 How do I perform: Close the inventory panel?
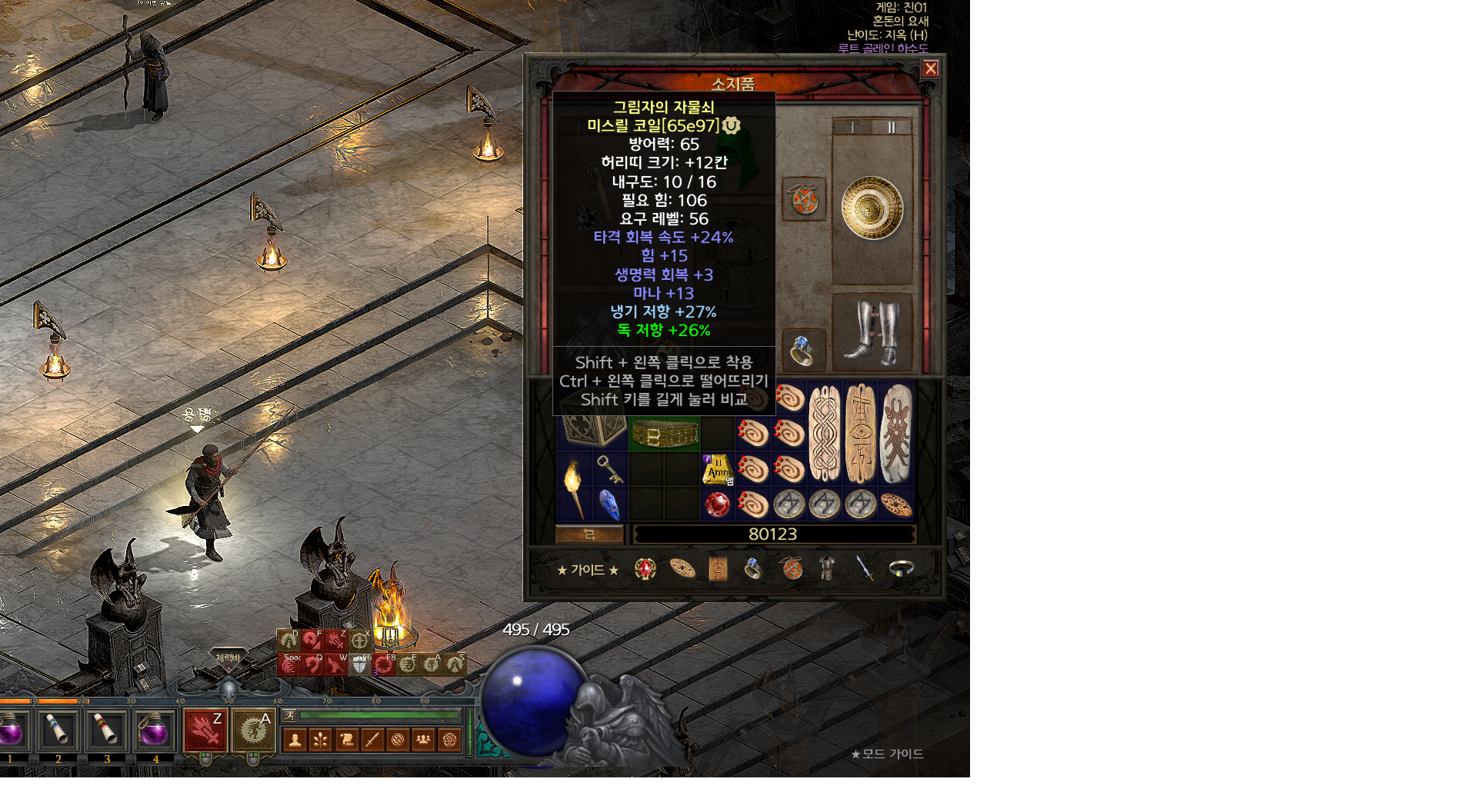(x=930, y=68)
